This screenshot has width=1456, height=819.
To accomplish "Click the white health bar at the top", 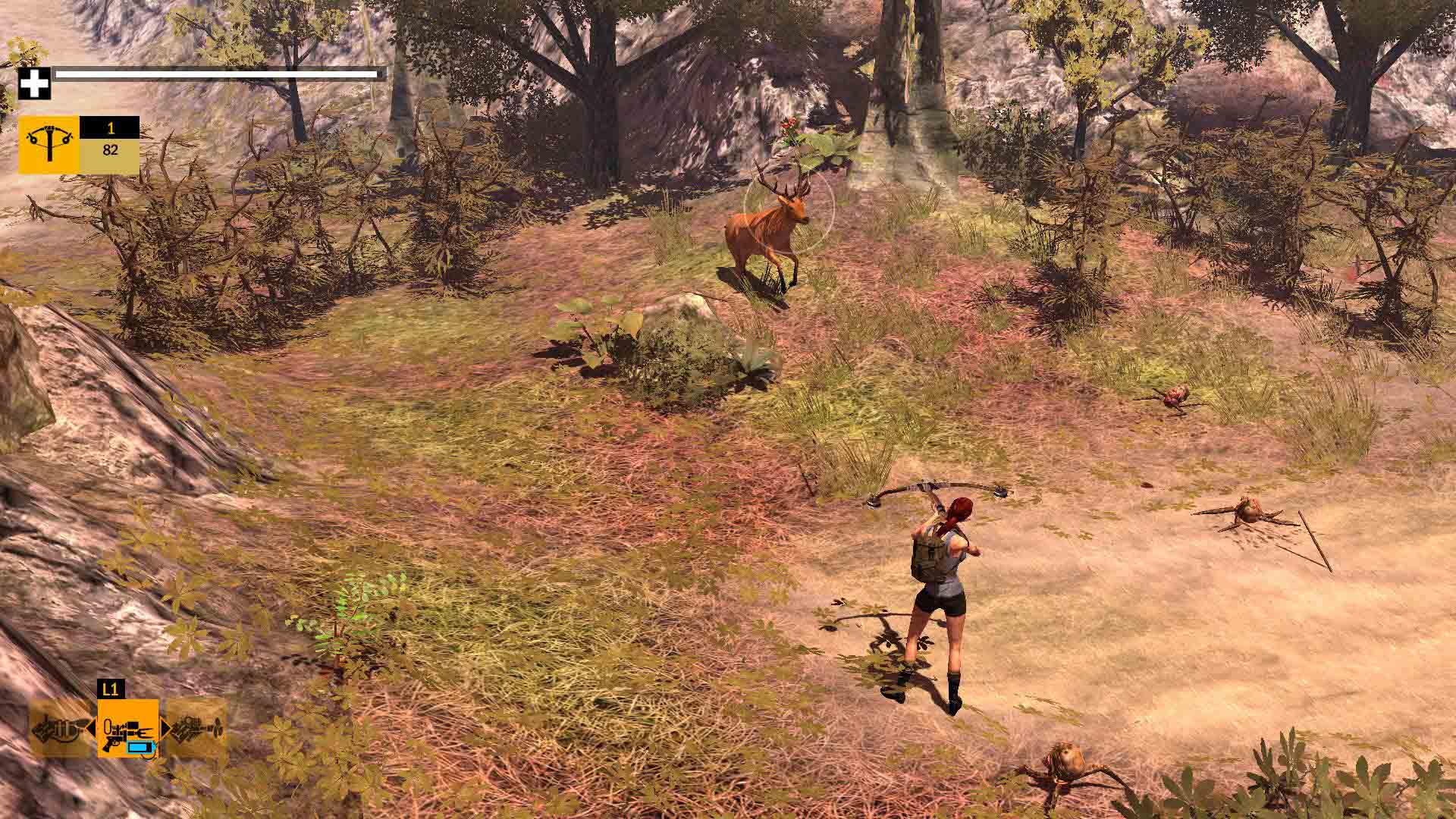I will (216, 74).
